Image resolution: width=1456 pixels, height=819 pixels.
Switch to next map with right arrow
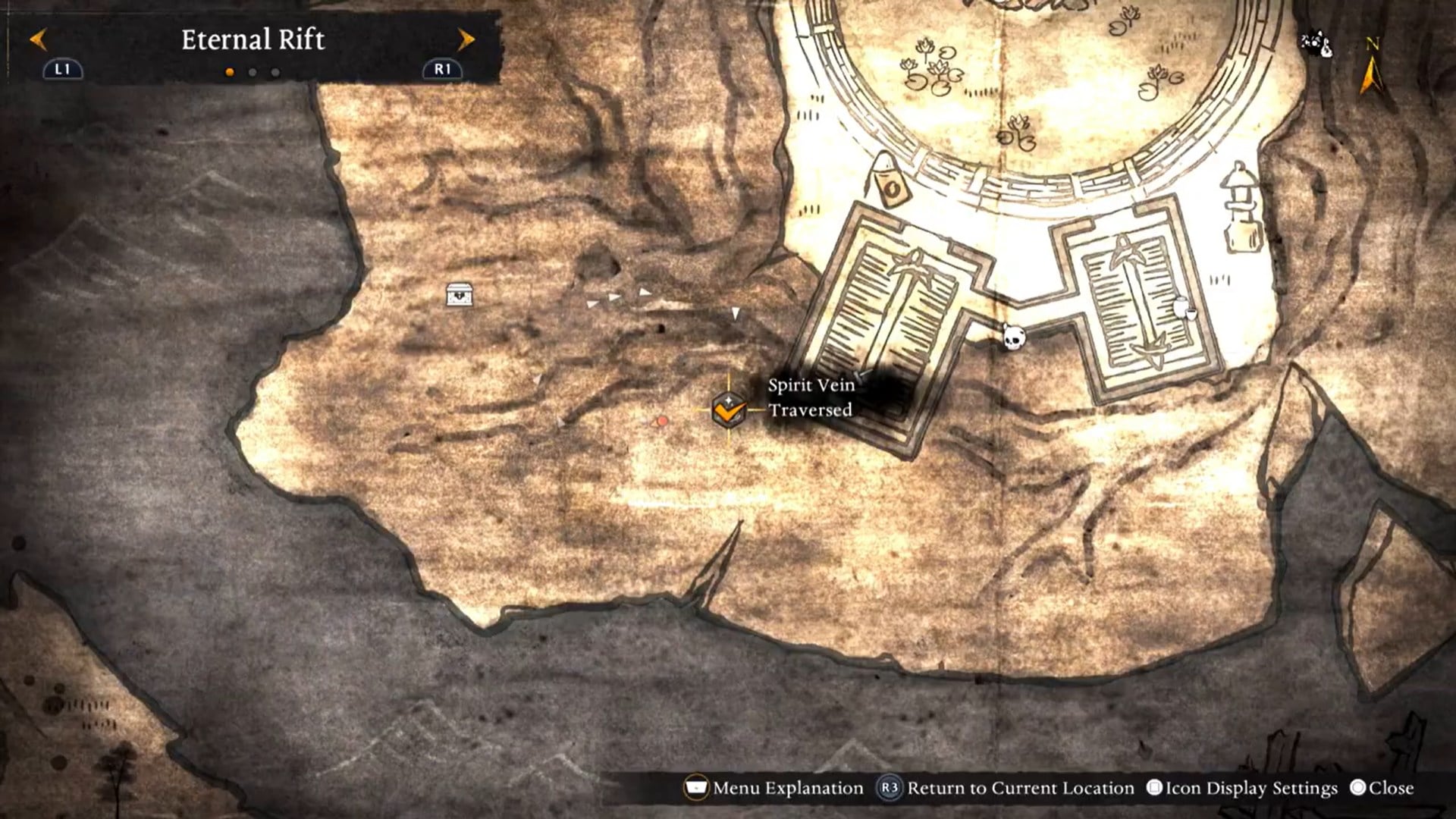click(x=466, y=39)
